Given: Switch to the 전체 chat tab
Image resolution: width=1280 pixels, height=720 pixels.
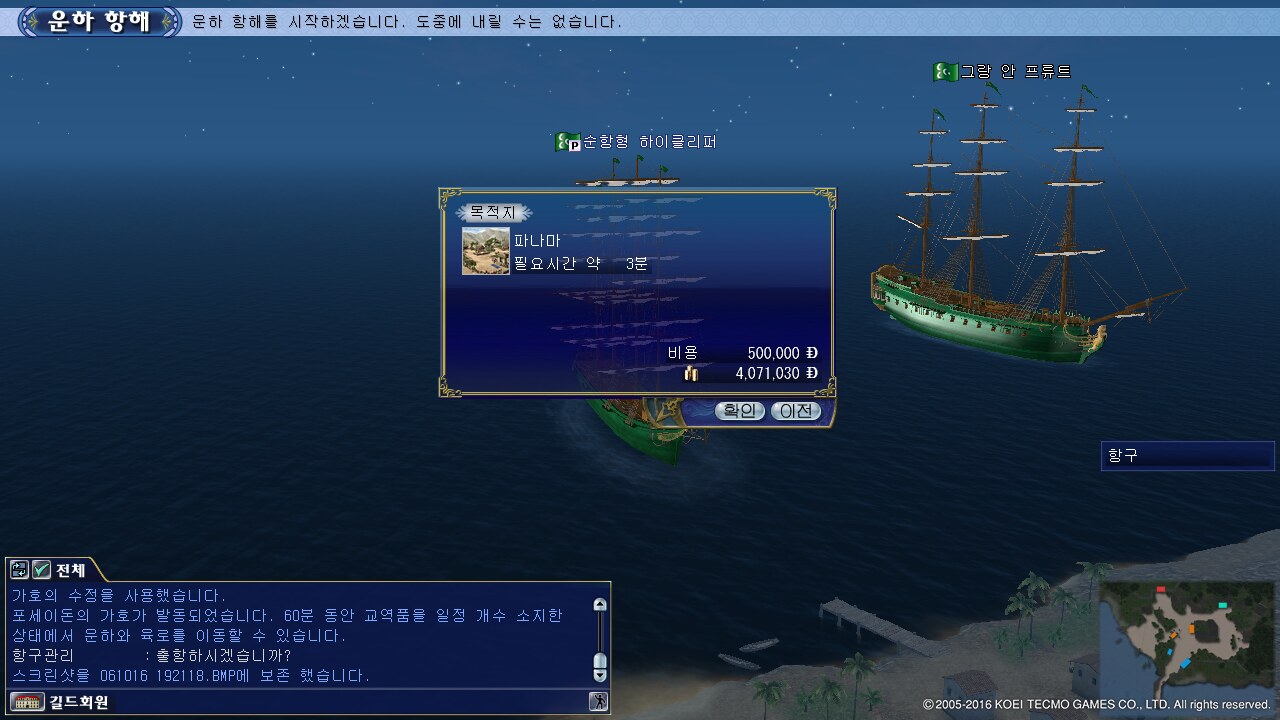Looking at the screenshot, I should (71, 570).
